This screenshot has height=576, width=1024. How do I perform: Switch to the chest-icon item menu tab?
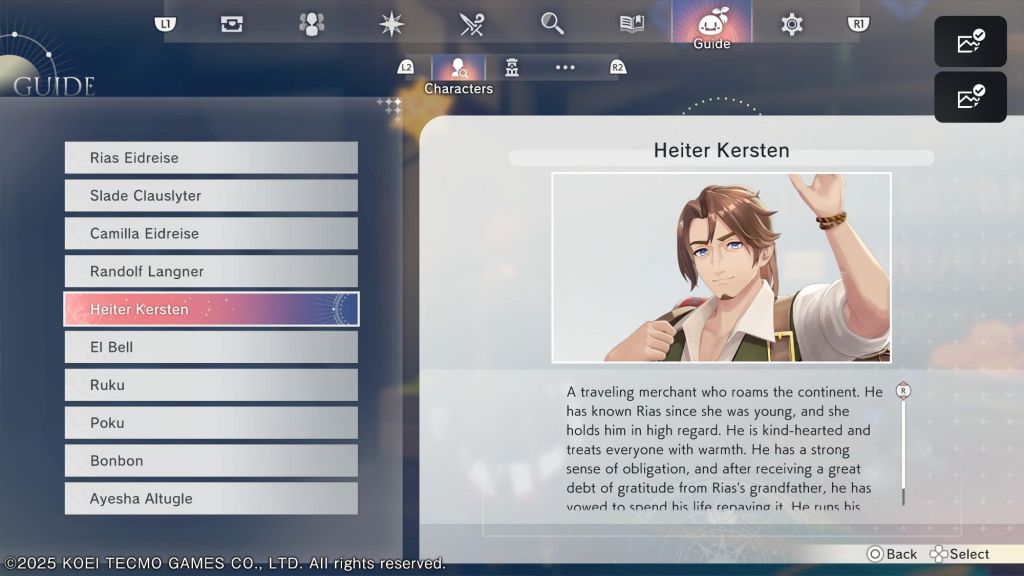tap(232, 24)
